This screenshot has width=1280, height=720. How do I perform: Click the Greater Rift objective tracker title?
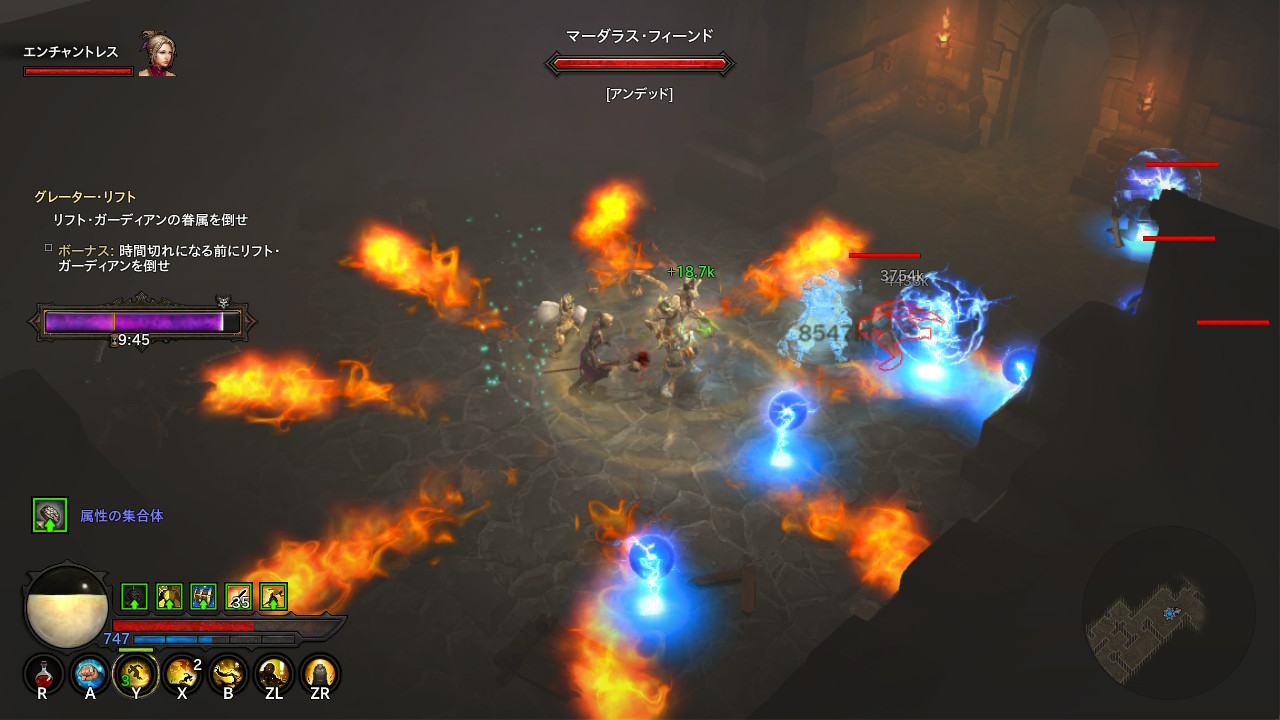[x=85, y=197]
